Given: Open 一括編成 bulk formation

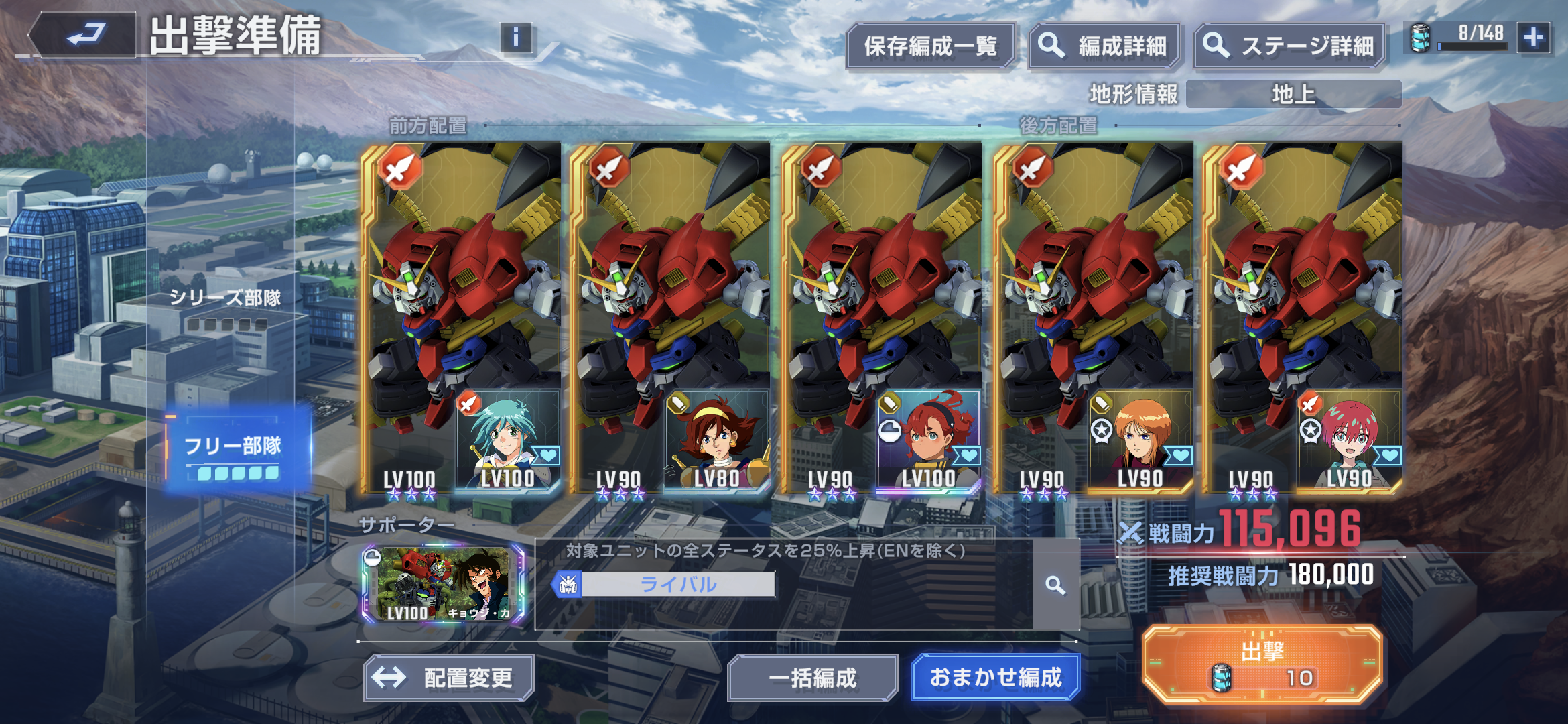Looking at the screenshot, I should (812, 678).
